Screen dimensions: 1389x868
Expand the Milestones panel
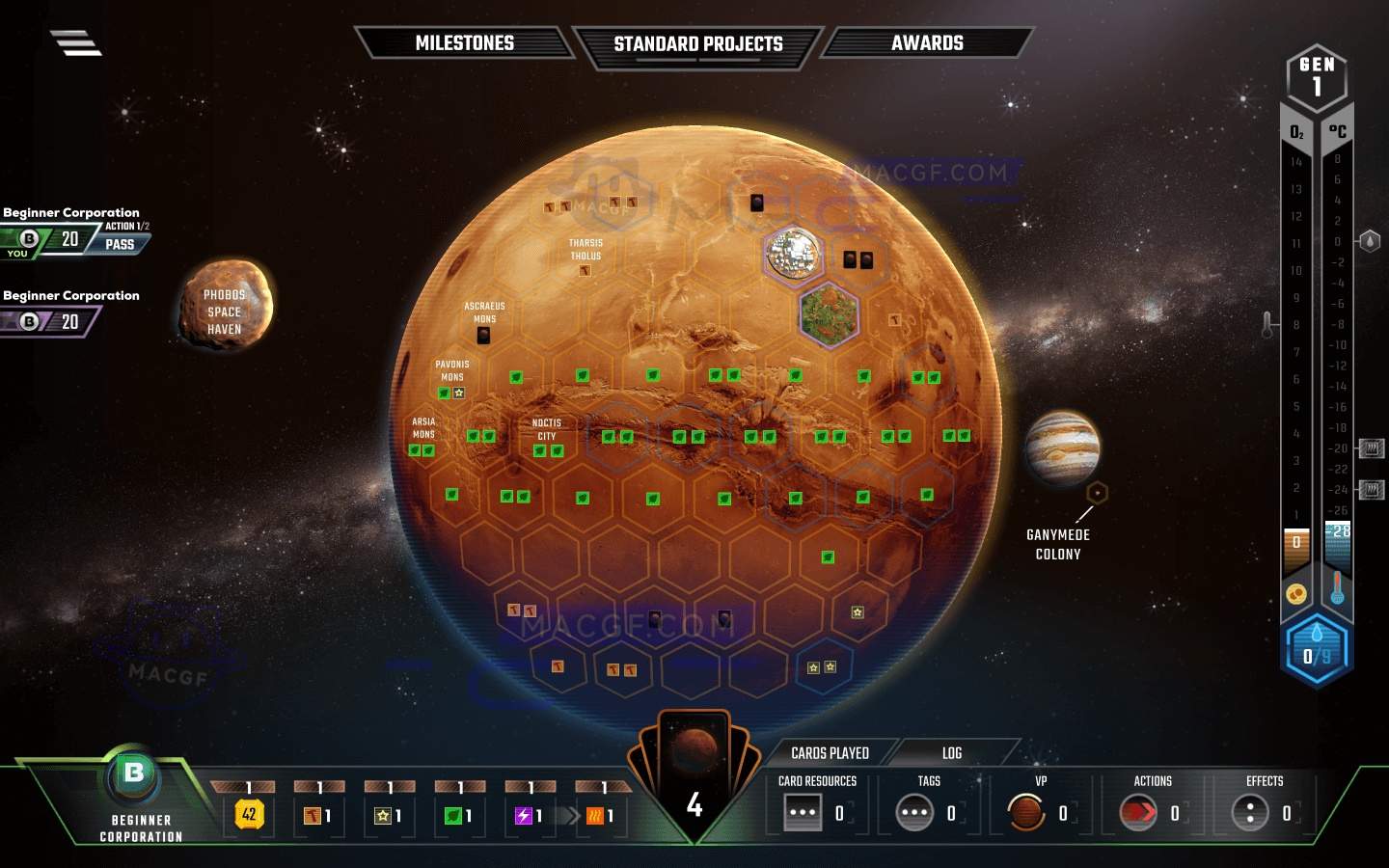[465, 43]
